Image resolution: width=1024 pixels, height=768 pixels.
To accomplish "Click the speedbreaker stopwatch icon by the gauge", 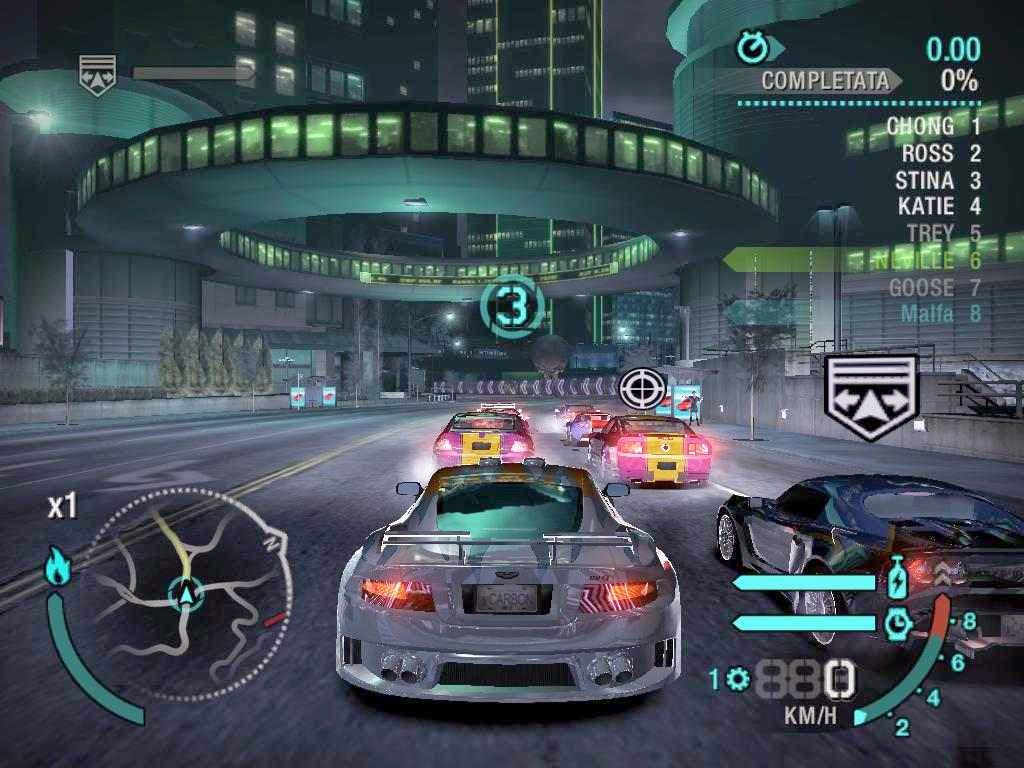I will pyautogui.click(x=898, y=623).
